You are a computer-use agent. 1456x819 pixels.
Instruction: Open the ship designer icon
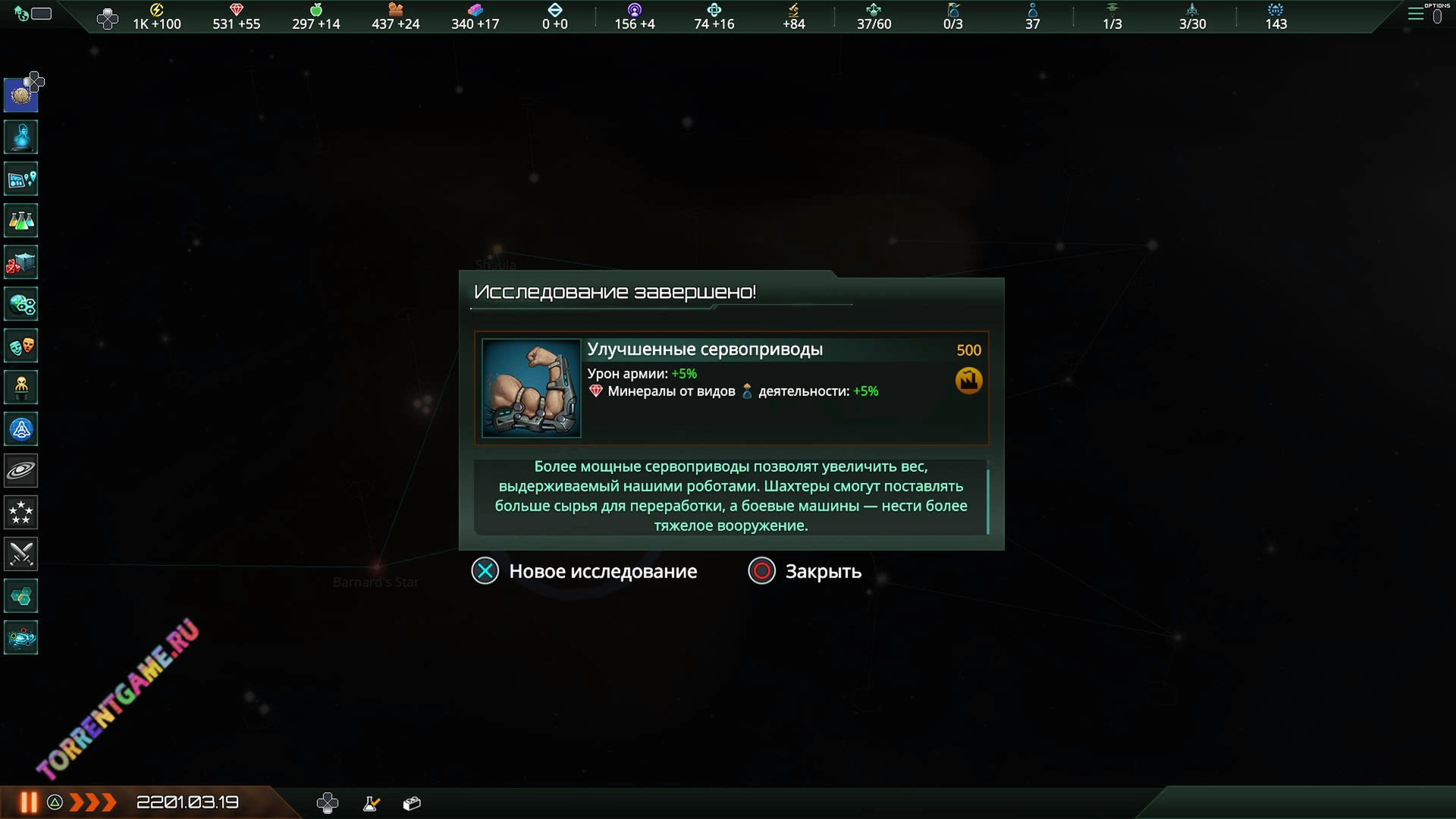pyautogui.click(x=21, y=429)
